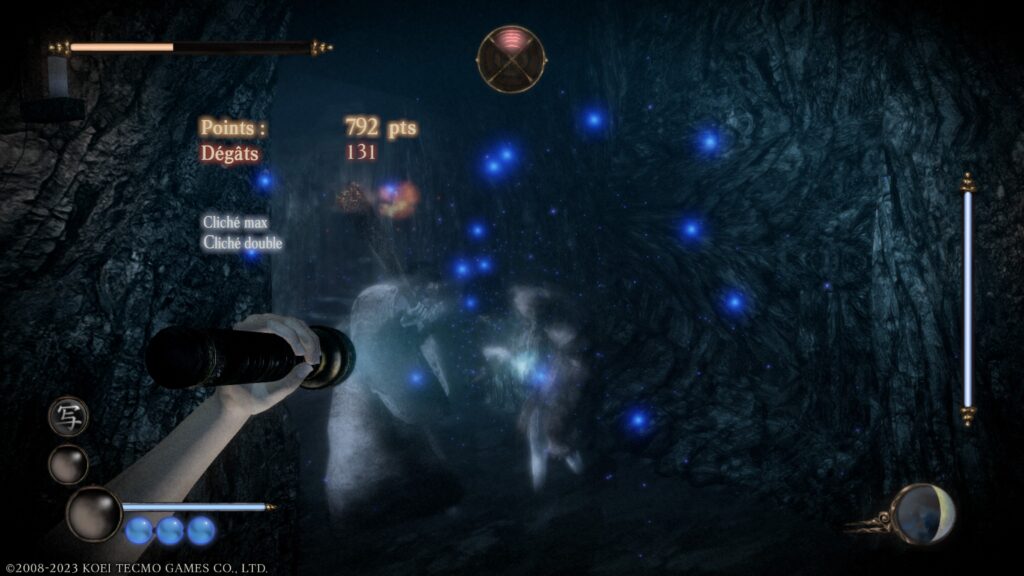Select the kanji-marked lens icon
The height and width of the screenshot is (576, 1024).
tap(68, 417)
